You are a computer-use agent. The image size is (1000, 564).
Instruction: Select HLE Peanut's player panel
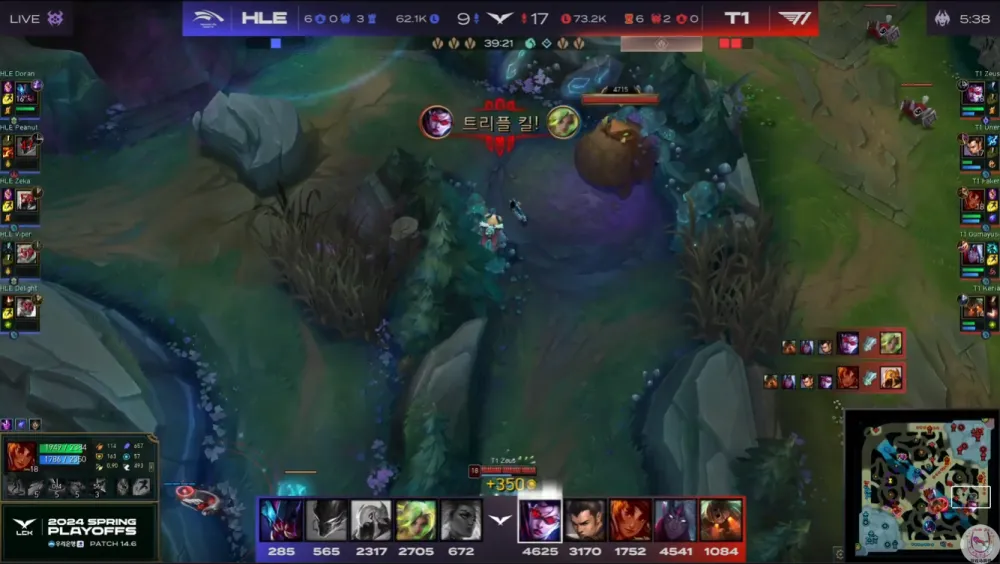20,147
